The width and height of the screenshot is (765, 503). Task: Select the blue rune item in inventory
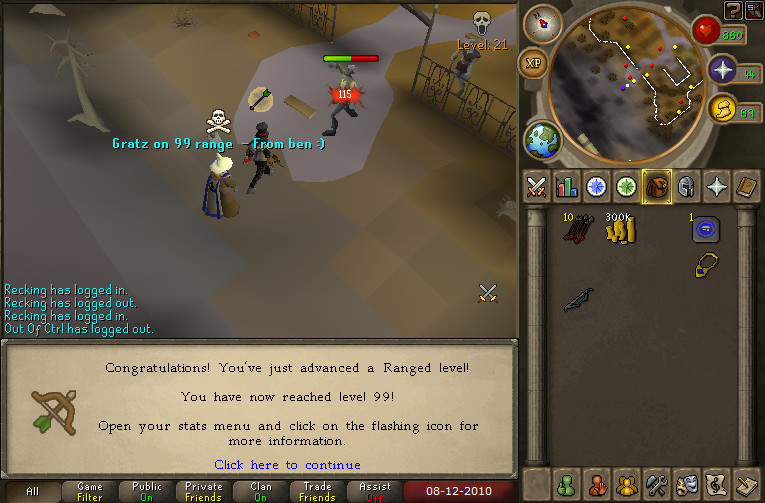[707, 230]
